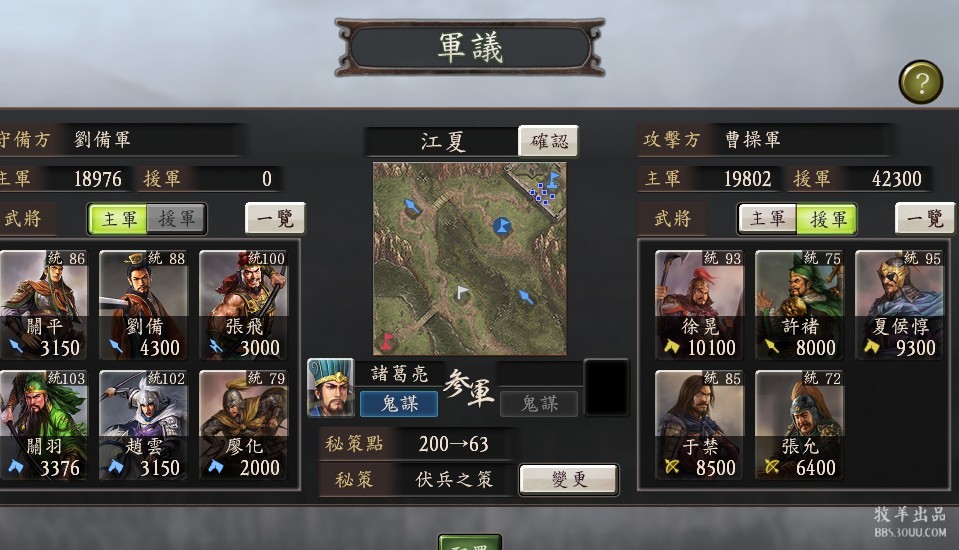Inspect enemy officer 徐晃 card

(699, 305)
